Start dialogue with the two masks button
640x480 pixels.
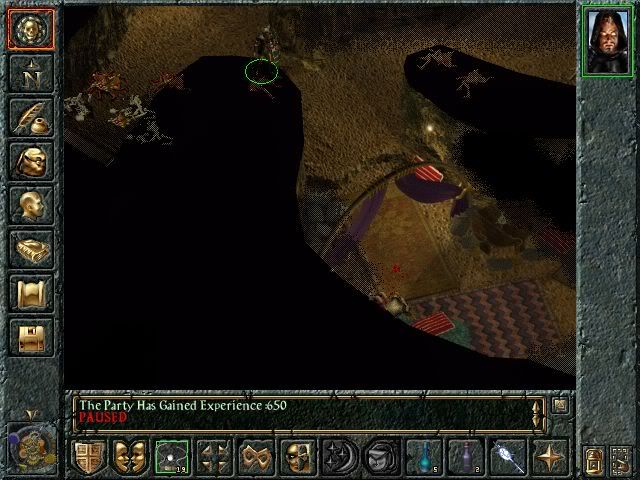coord(130,457)
